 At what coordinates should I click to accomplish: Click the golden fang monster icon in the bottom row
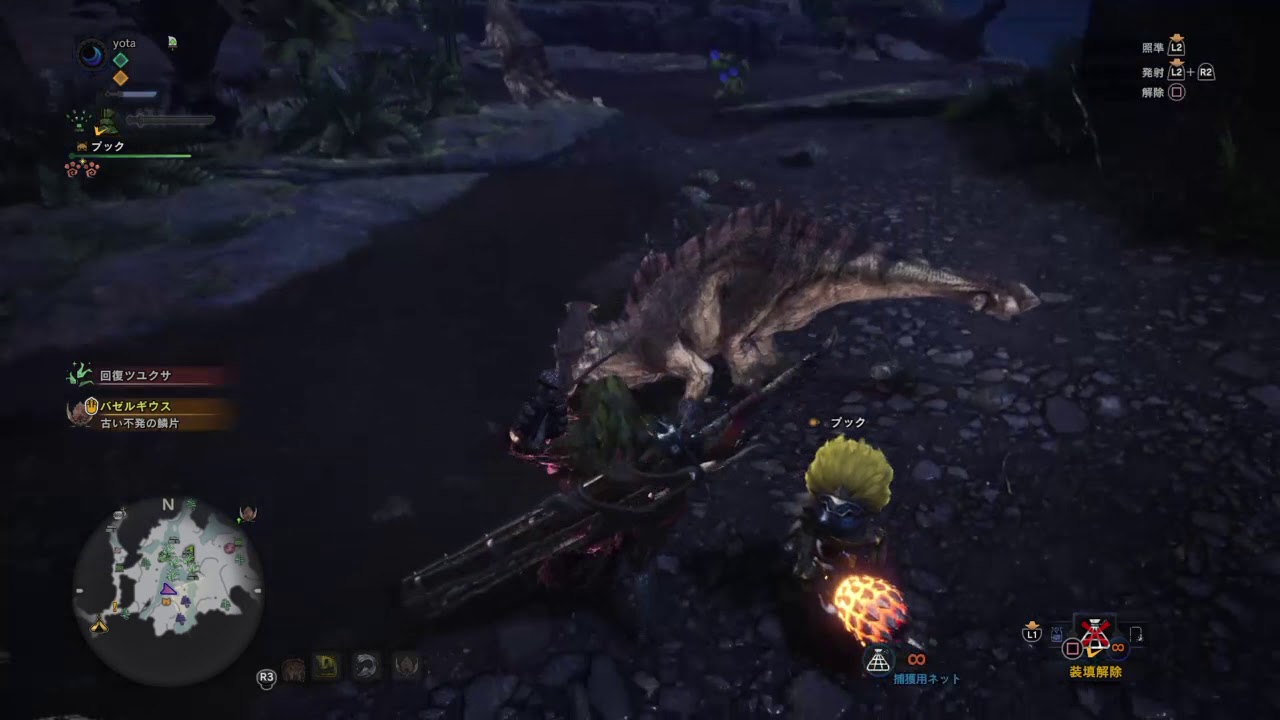point(324,666)
